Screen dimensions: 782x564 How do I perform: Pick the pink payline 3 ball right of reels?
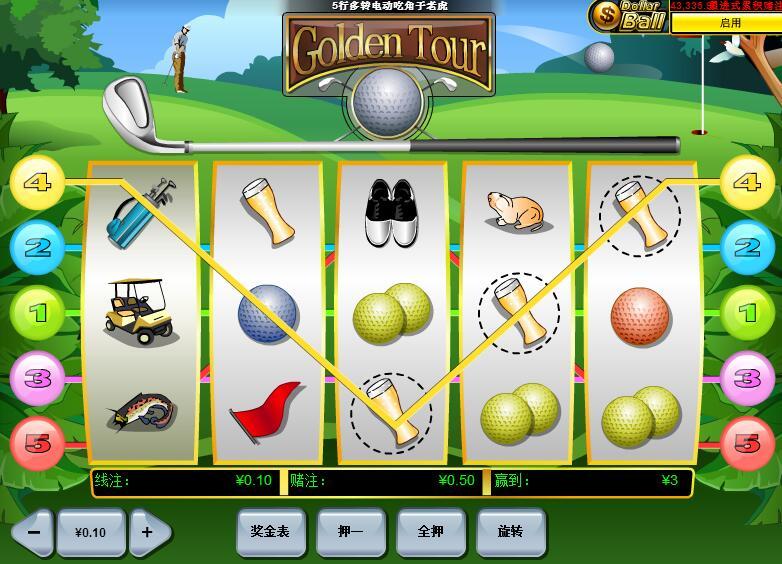point(747,378)
